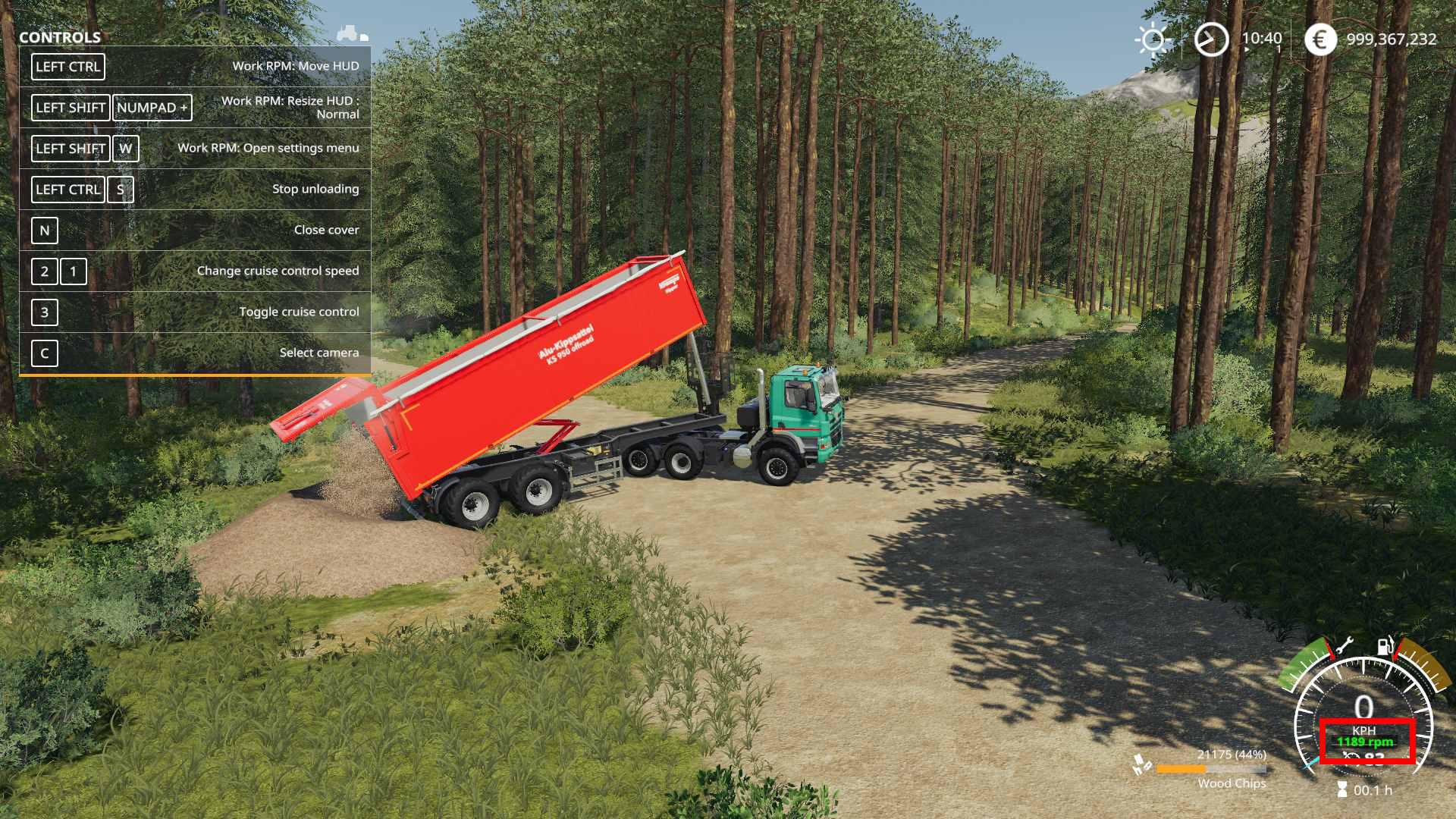This screenshot has width=1456, height=819.
Task: Toggle cruise control via the 3 key hint
Action: pos(44,312)
